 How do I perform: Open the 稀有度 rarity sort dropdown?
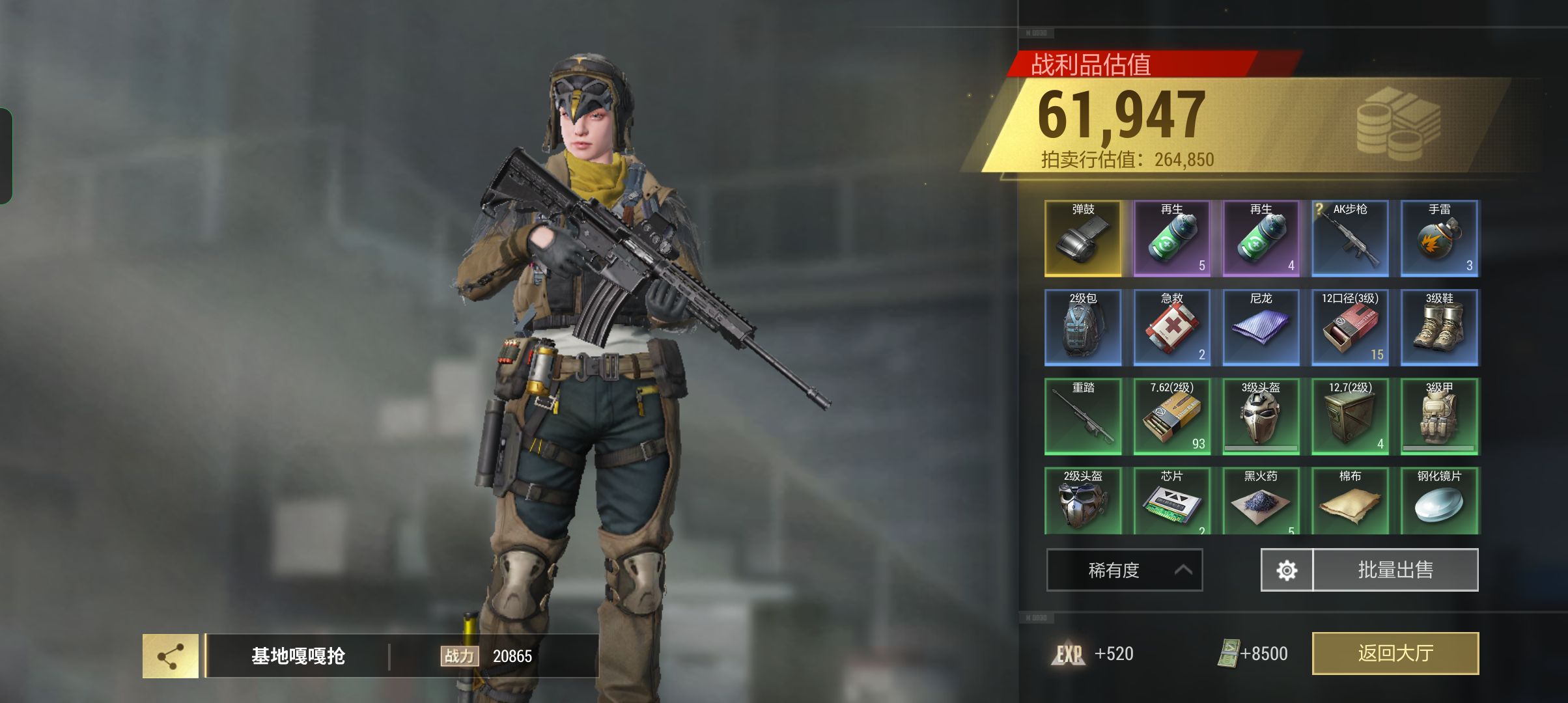(x=1124, y=570)
